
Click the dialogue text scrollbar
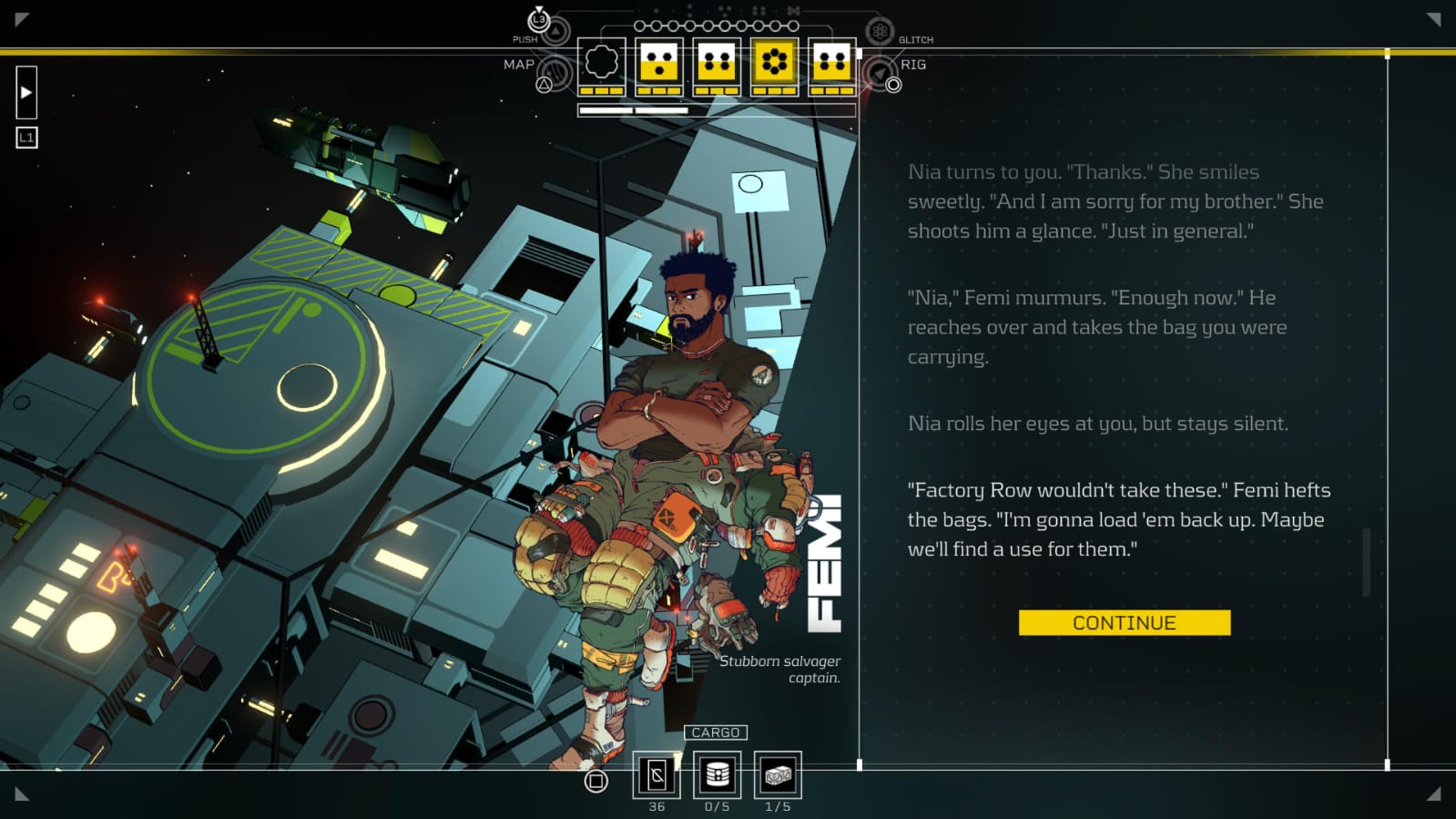(1366, 562)
